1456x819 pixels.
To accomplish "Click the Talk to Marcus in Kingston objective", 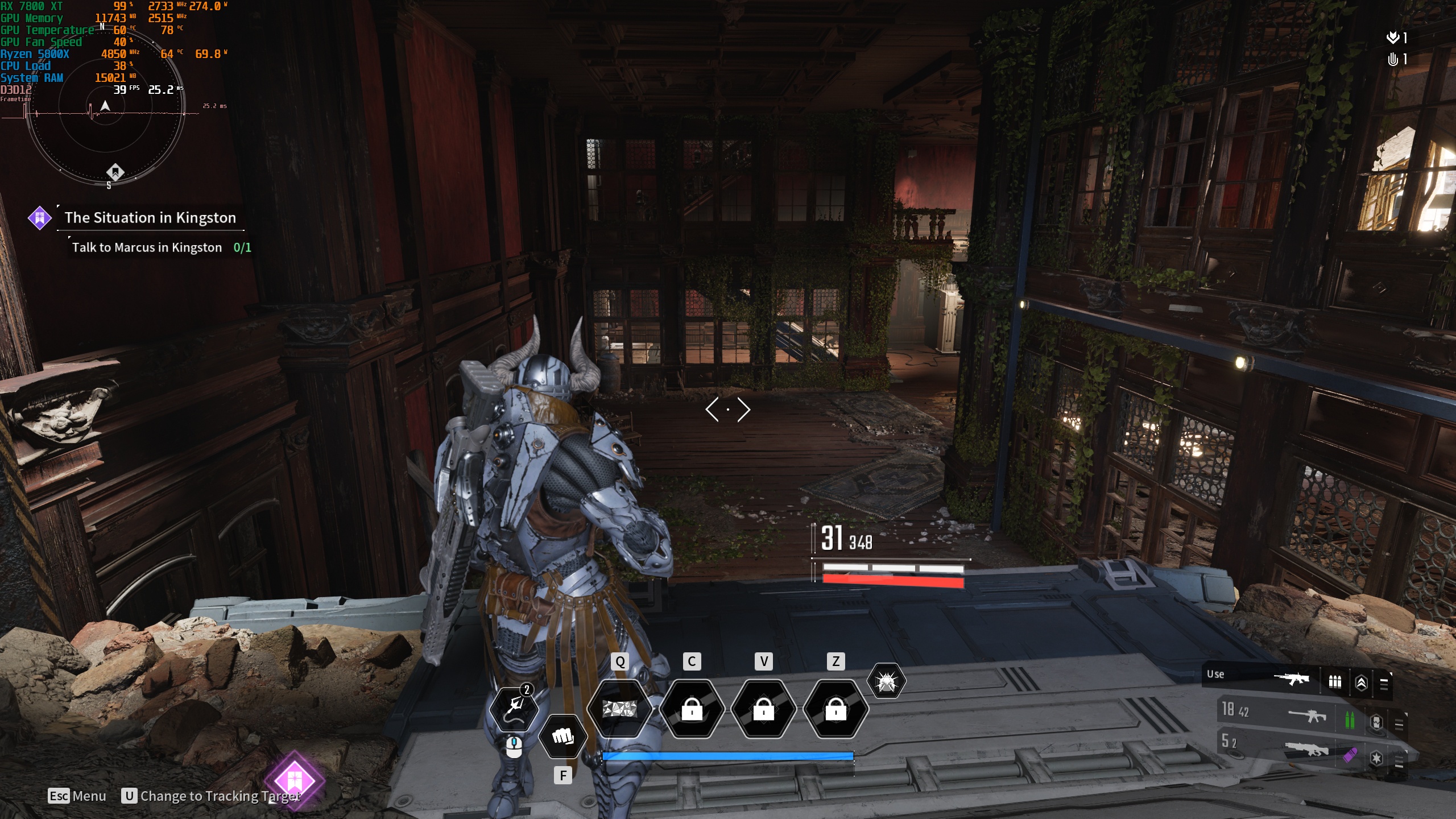I will click(147, 247).
